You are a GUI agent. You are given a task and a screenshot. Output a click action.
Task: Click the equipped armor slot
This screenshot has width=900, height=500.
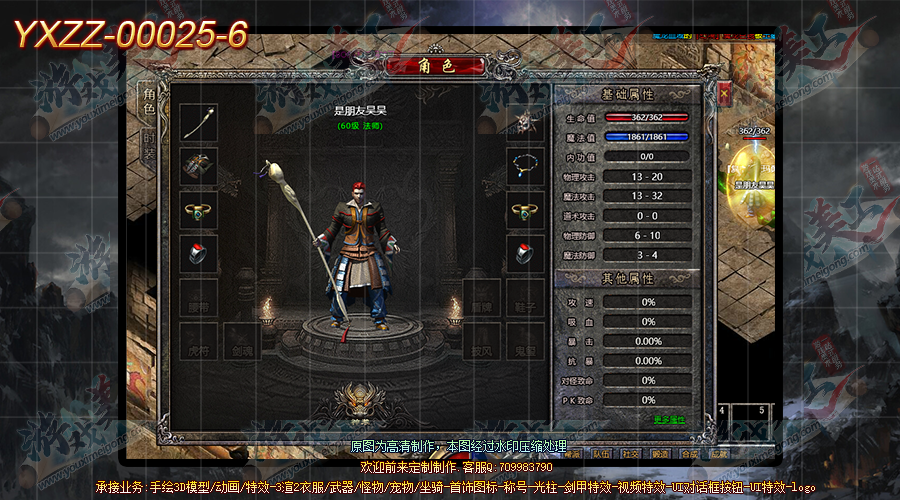[198, 166]
